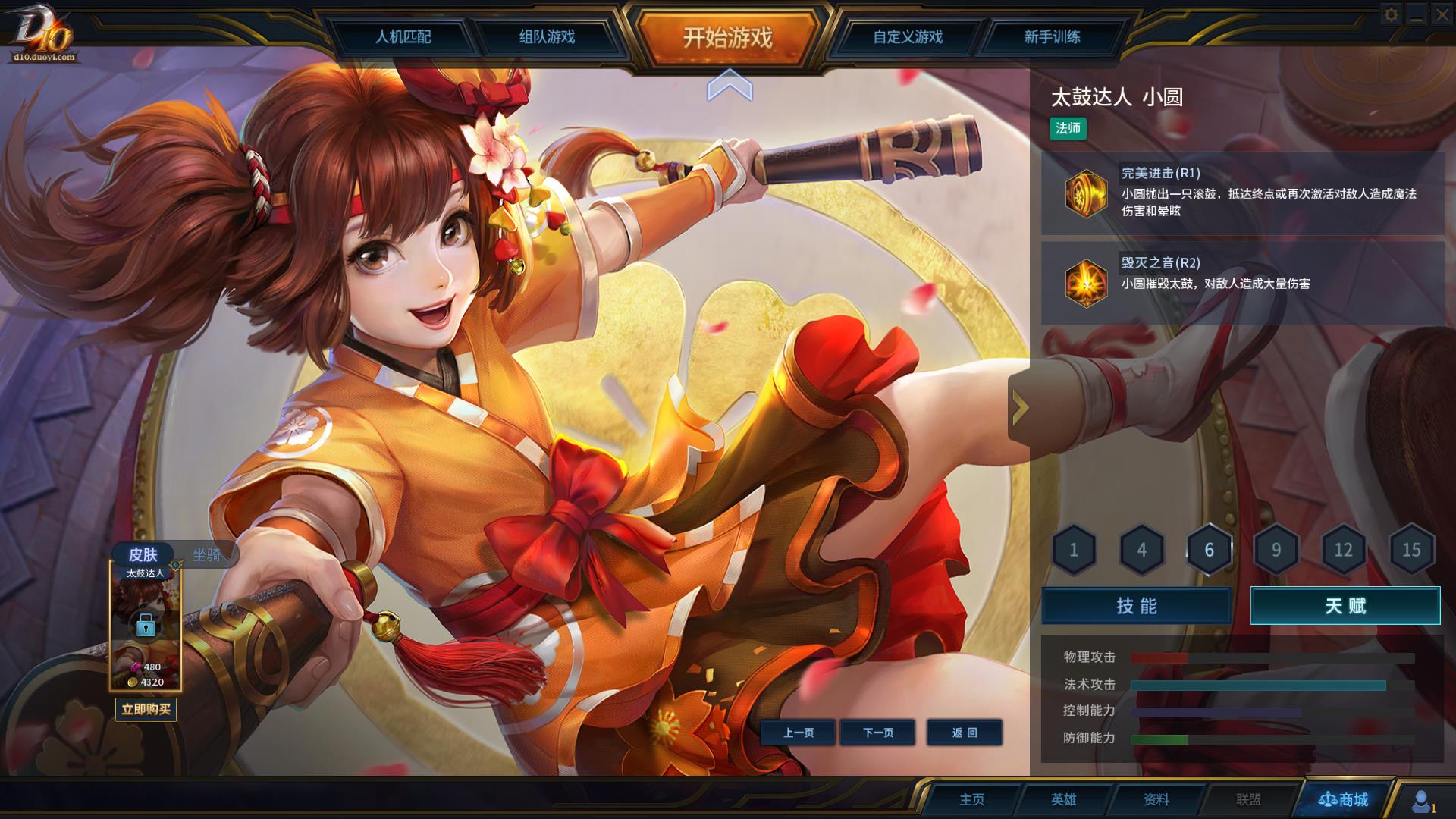Click the 返回 button
1456x819 pixels.
tap(965, 733)
